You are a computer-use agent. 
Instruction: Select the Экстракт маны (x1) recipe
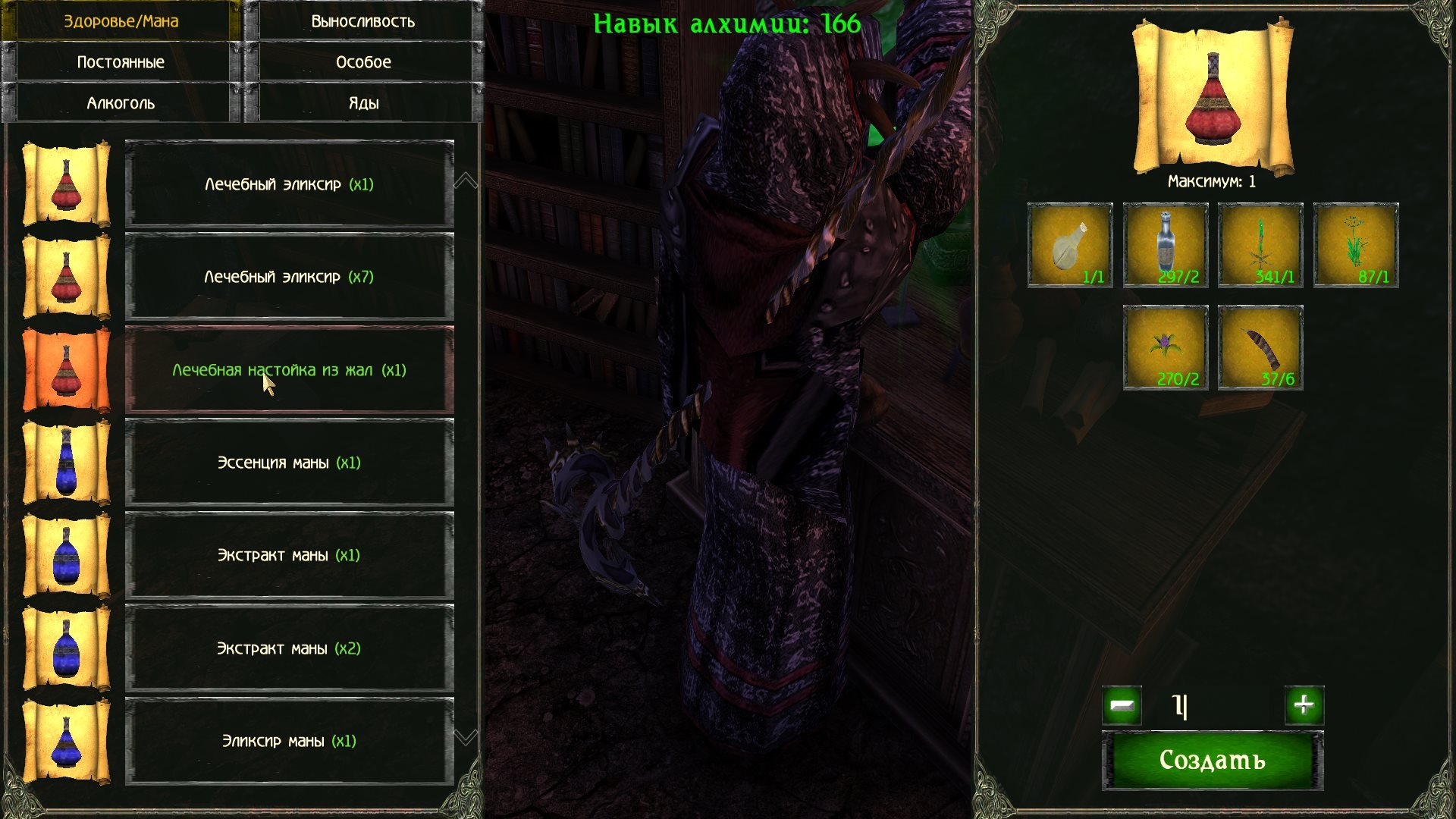(289, 555)
